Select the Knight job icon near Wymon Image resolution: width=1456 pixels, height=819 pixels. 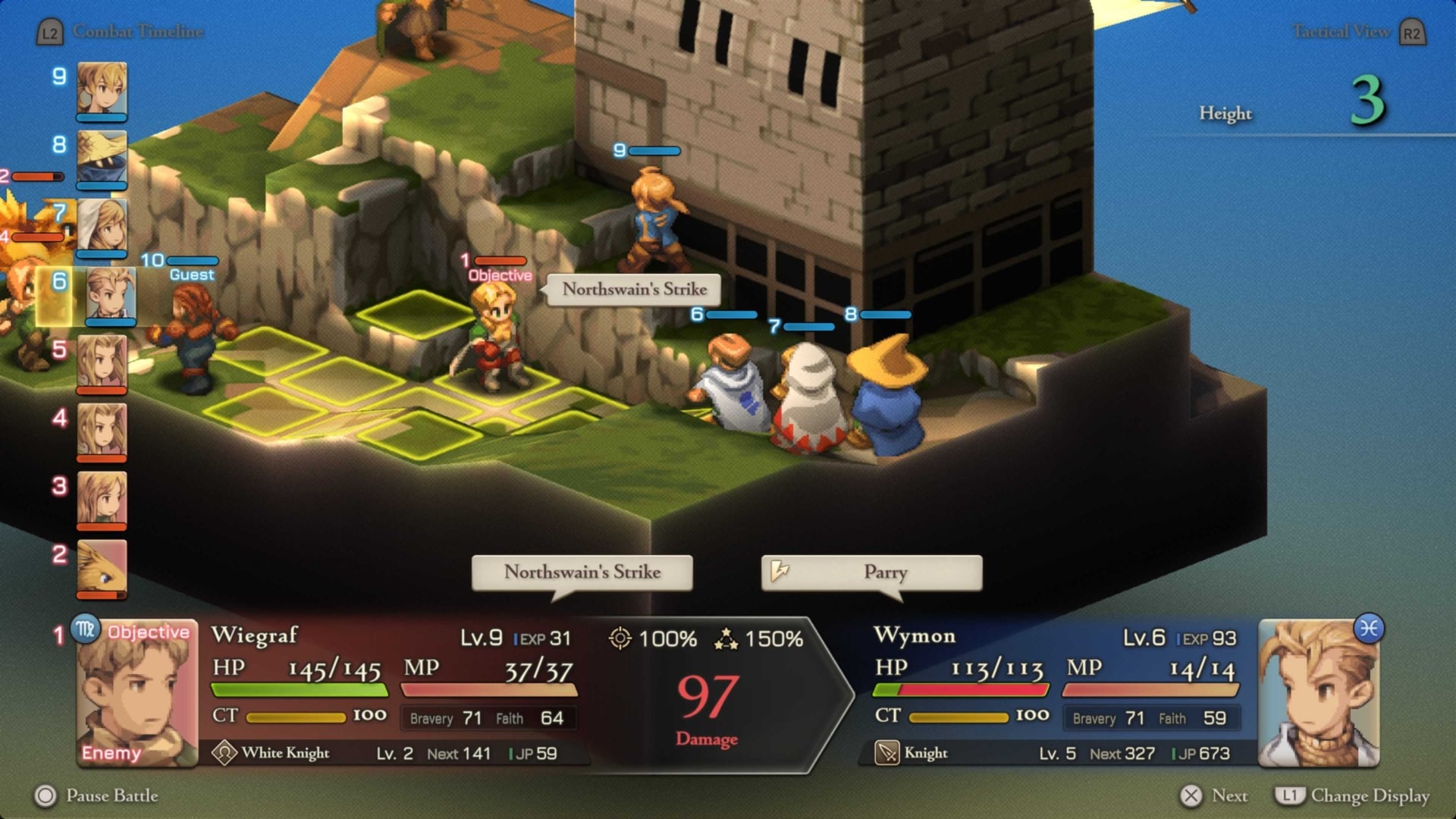coord(886,753)
